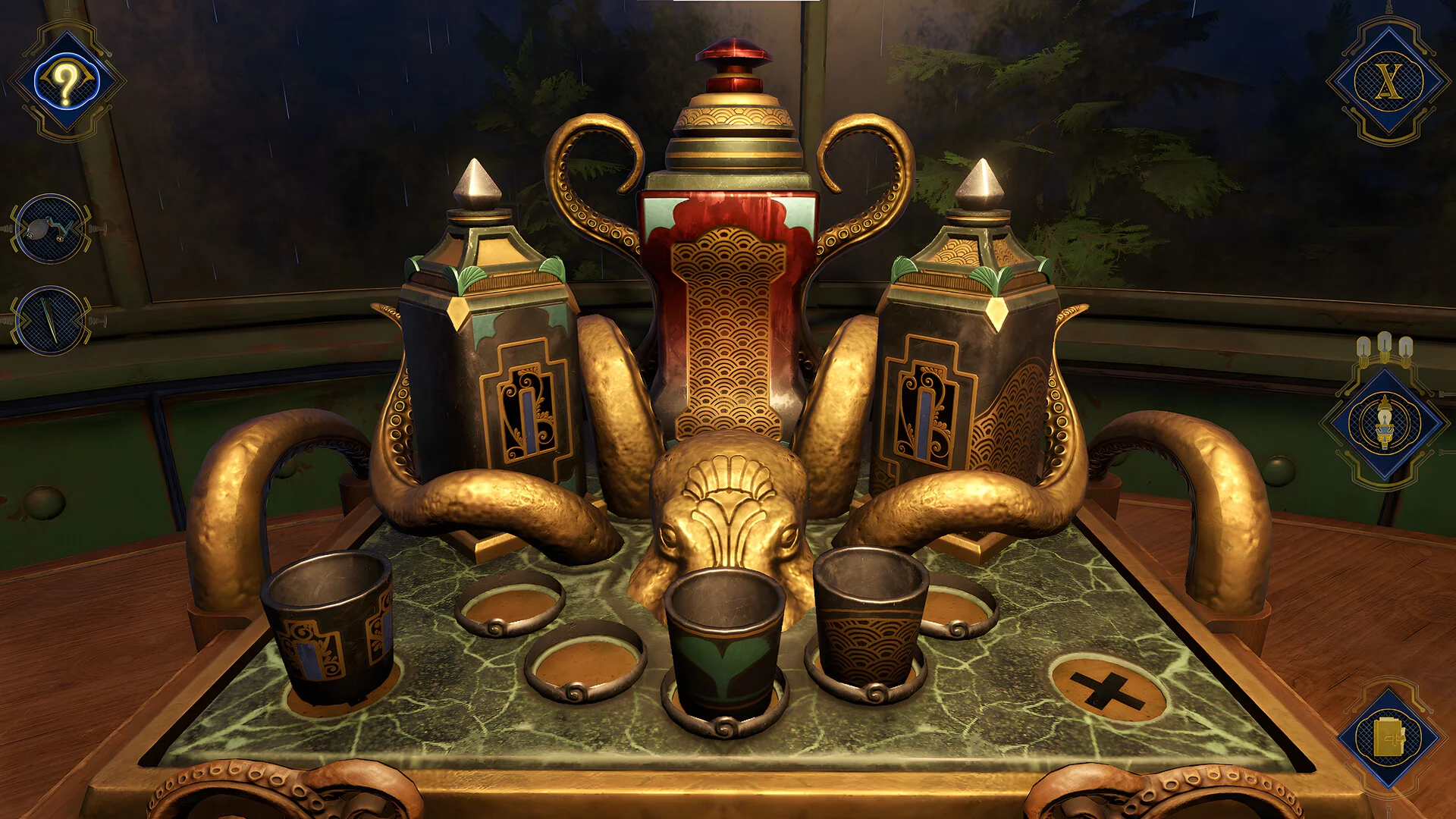
Task: Open the golden journal book
Action: (1389, 737)
